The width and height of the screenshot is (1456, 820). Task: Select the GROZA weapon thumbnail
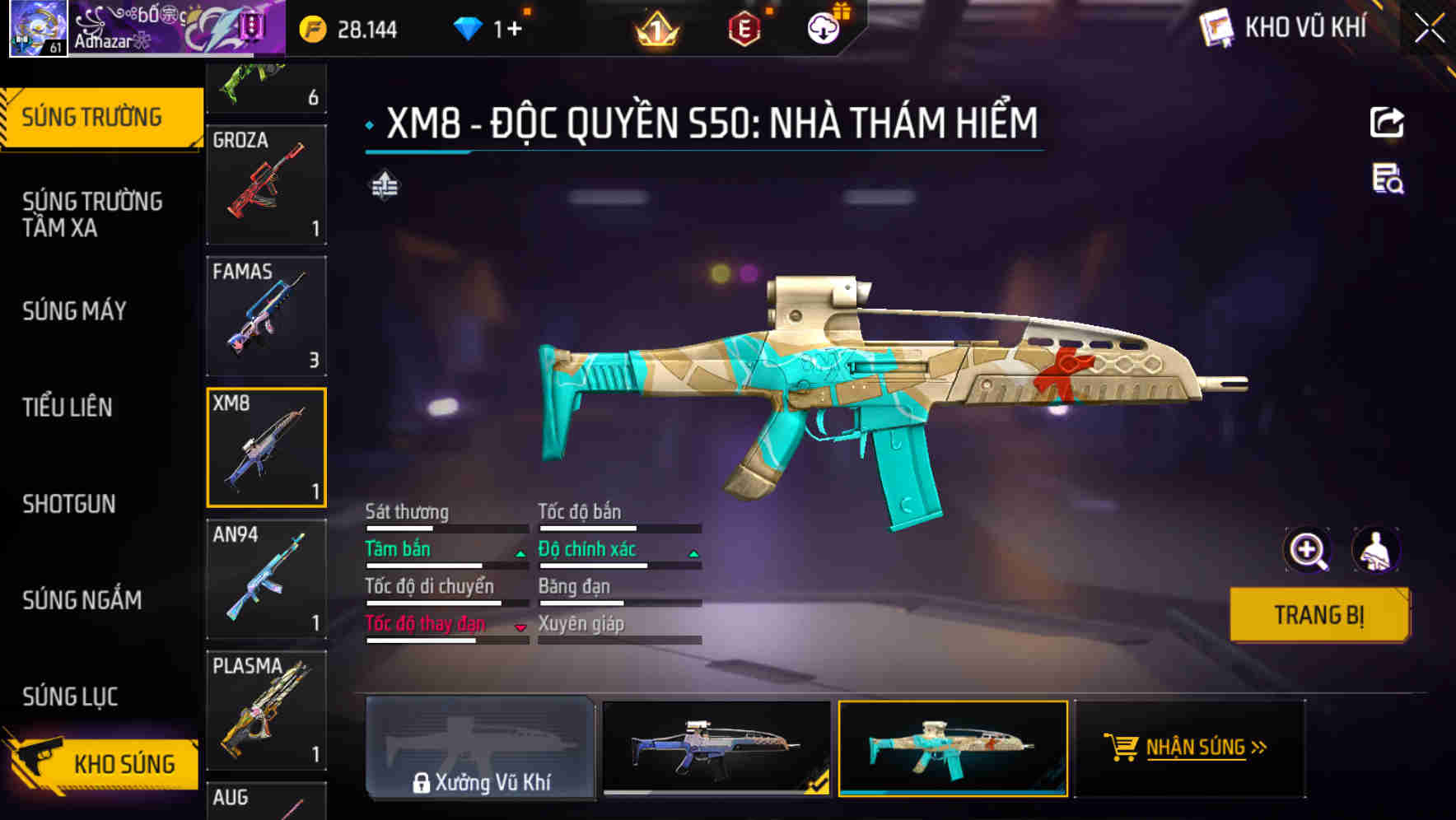[265, 183]
